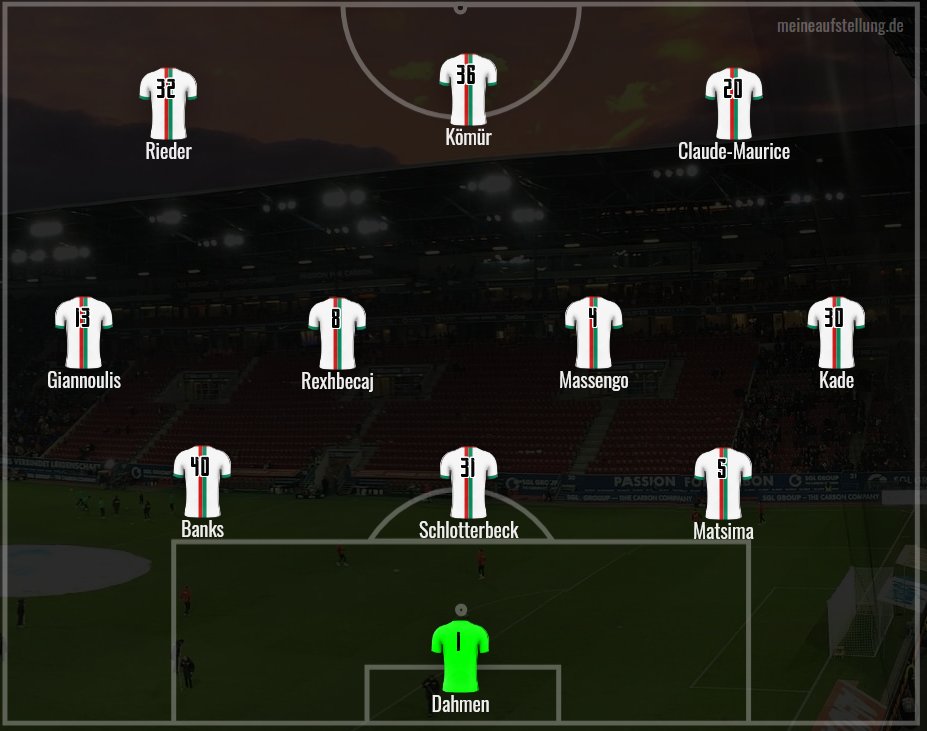Choose Kade's number 30 jersey
927x731 pixels.
[836, 332]
